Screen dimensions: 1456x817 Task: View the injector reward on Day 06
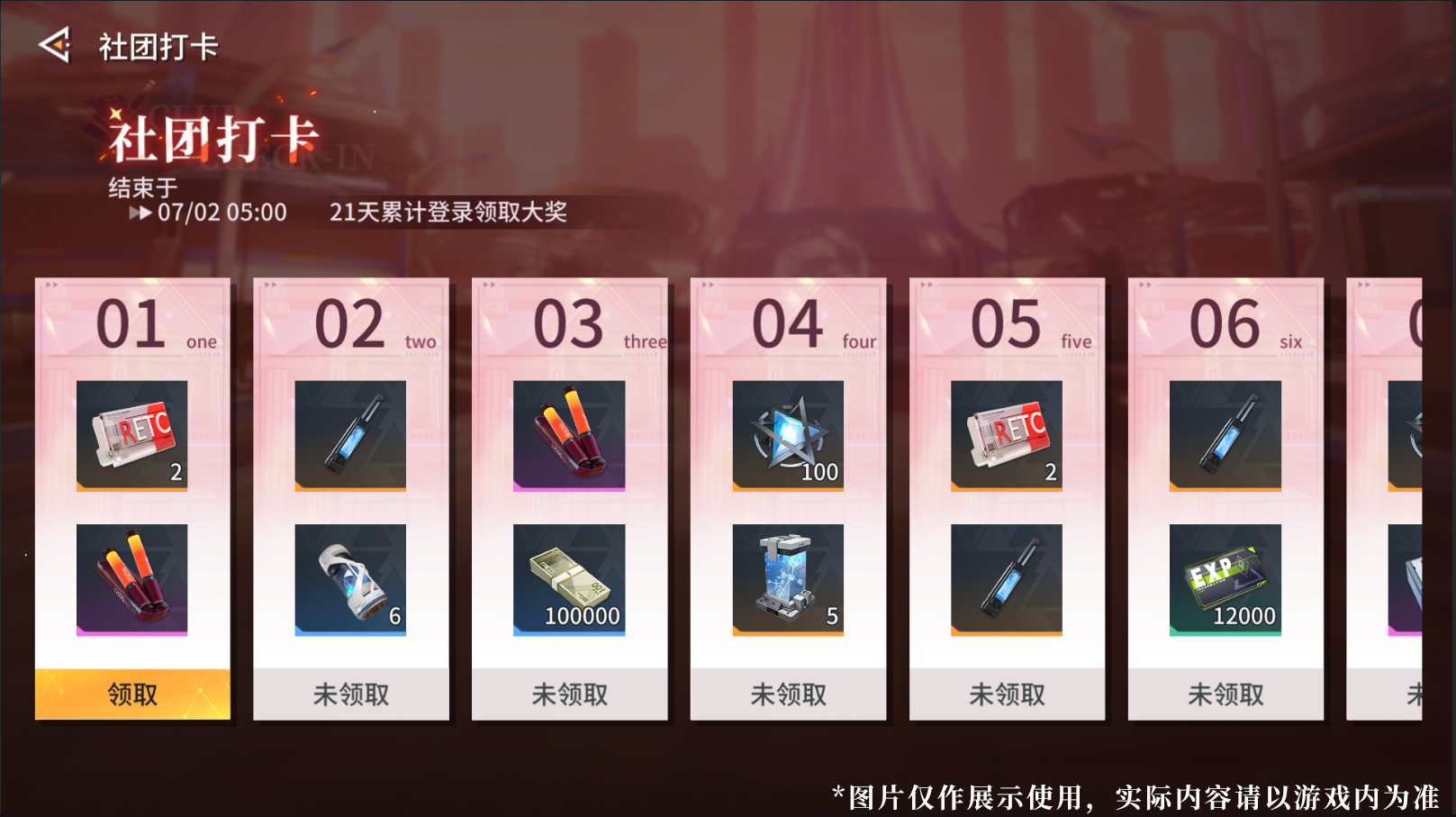[1225, 436]
